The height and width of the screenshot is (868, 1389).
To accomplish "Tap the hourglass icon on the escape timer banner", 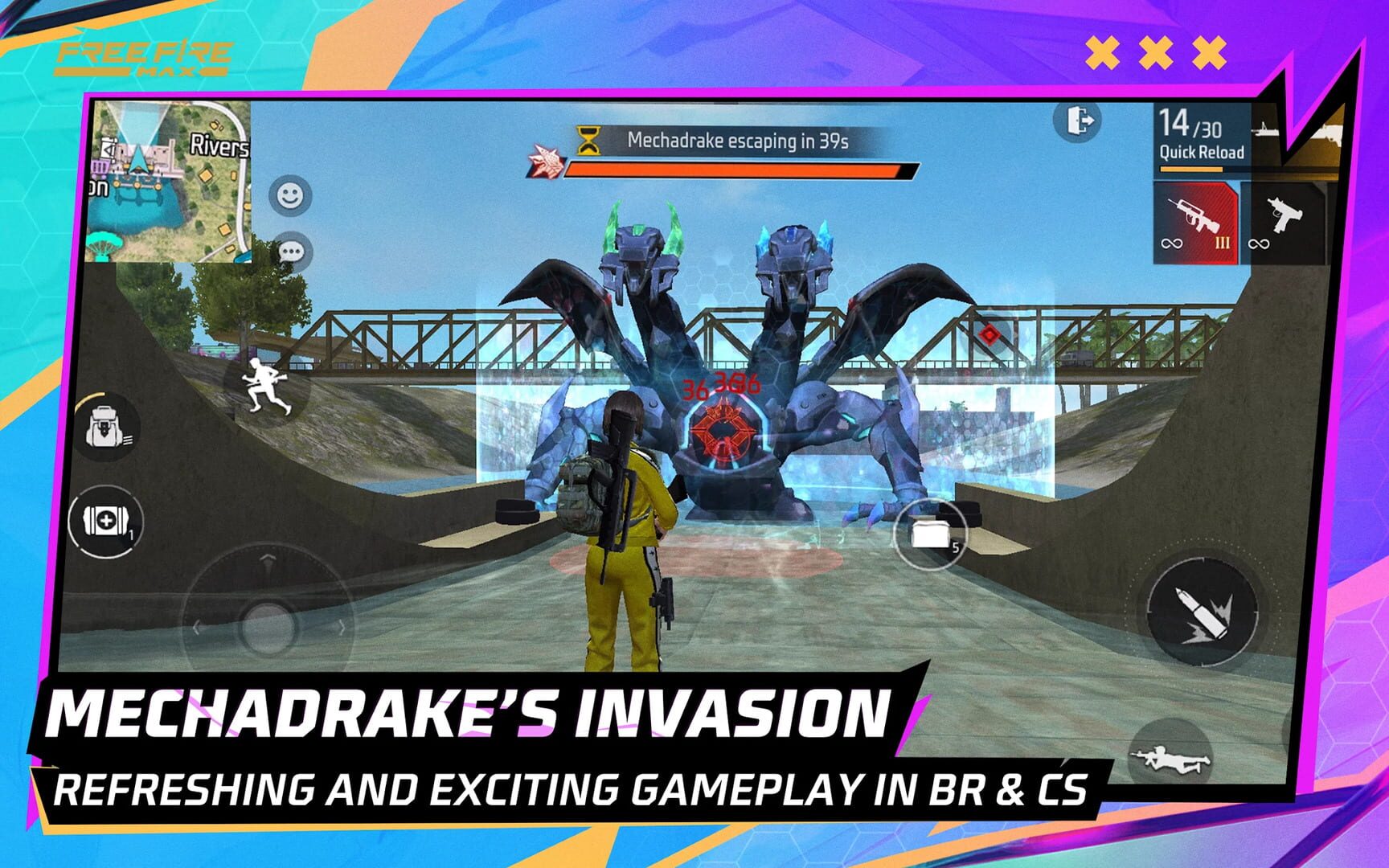I will (589, 140).
